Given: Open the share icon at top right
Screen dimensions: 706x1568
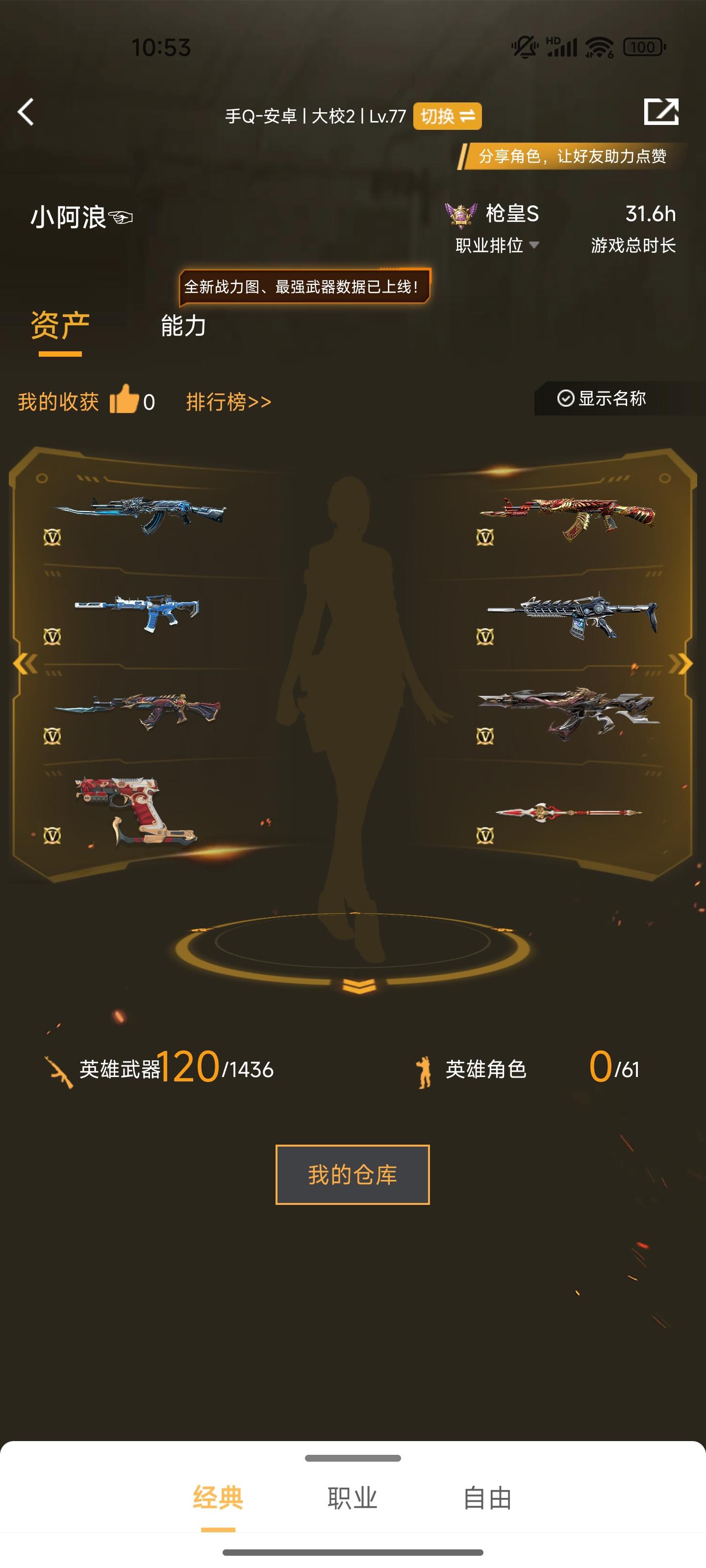Looking at the screenshot, I should 661,111.
